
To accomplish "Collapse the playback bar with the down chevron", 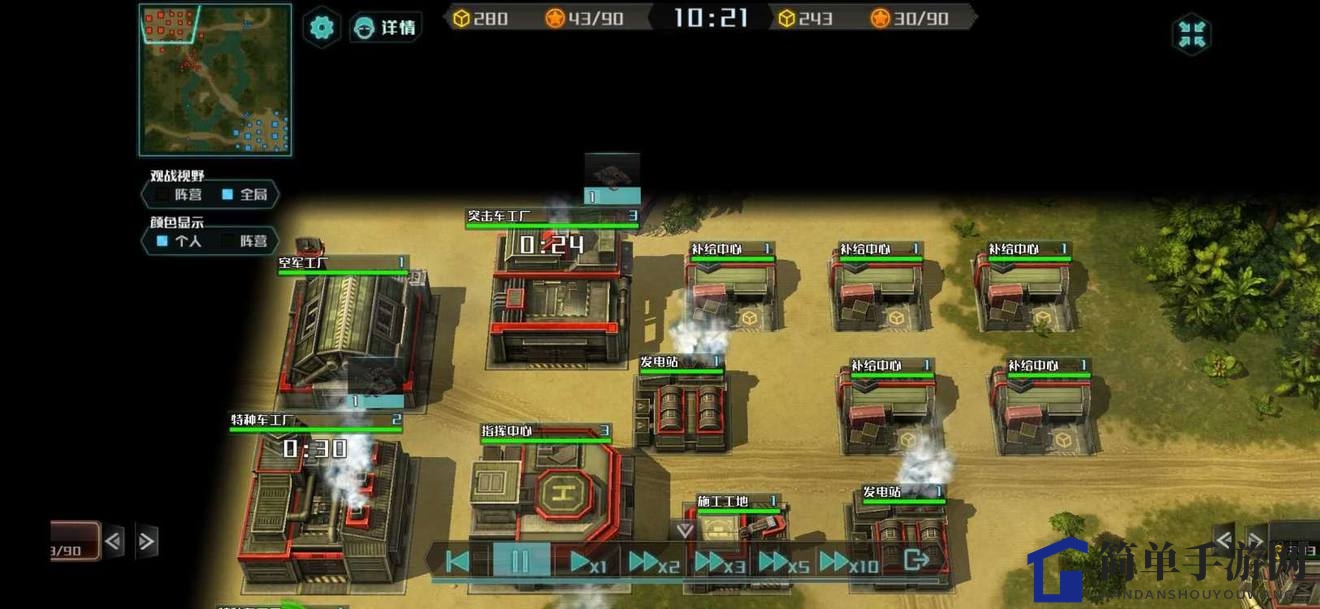I will pyautogui.click(x=685, y=530).
